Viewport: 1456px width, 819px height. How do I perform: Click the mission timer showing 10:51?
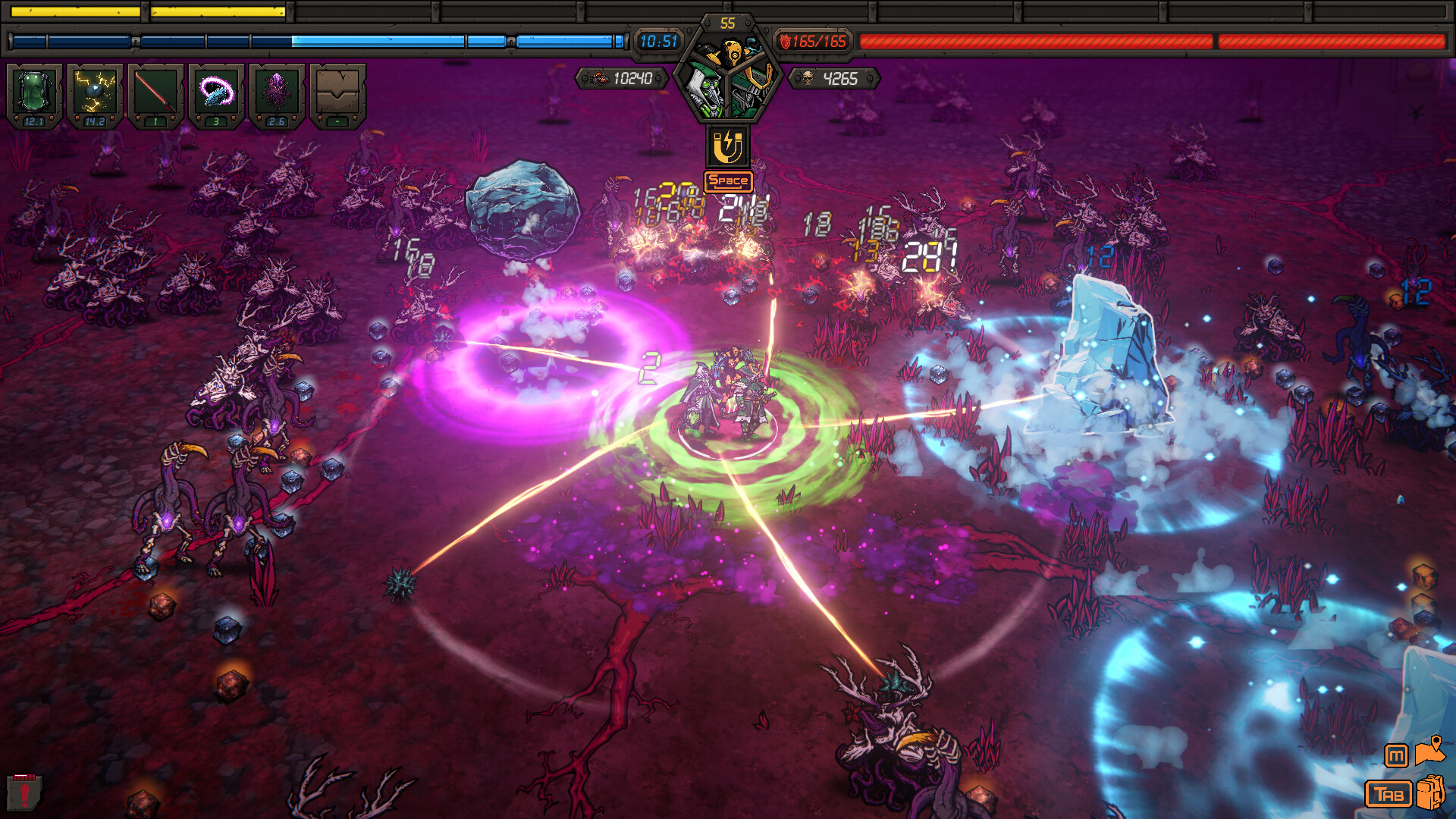658,42
